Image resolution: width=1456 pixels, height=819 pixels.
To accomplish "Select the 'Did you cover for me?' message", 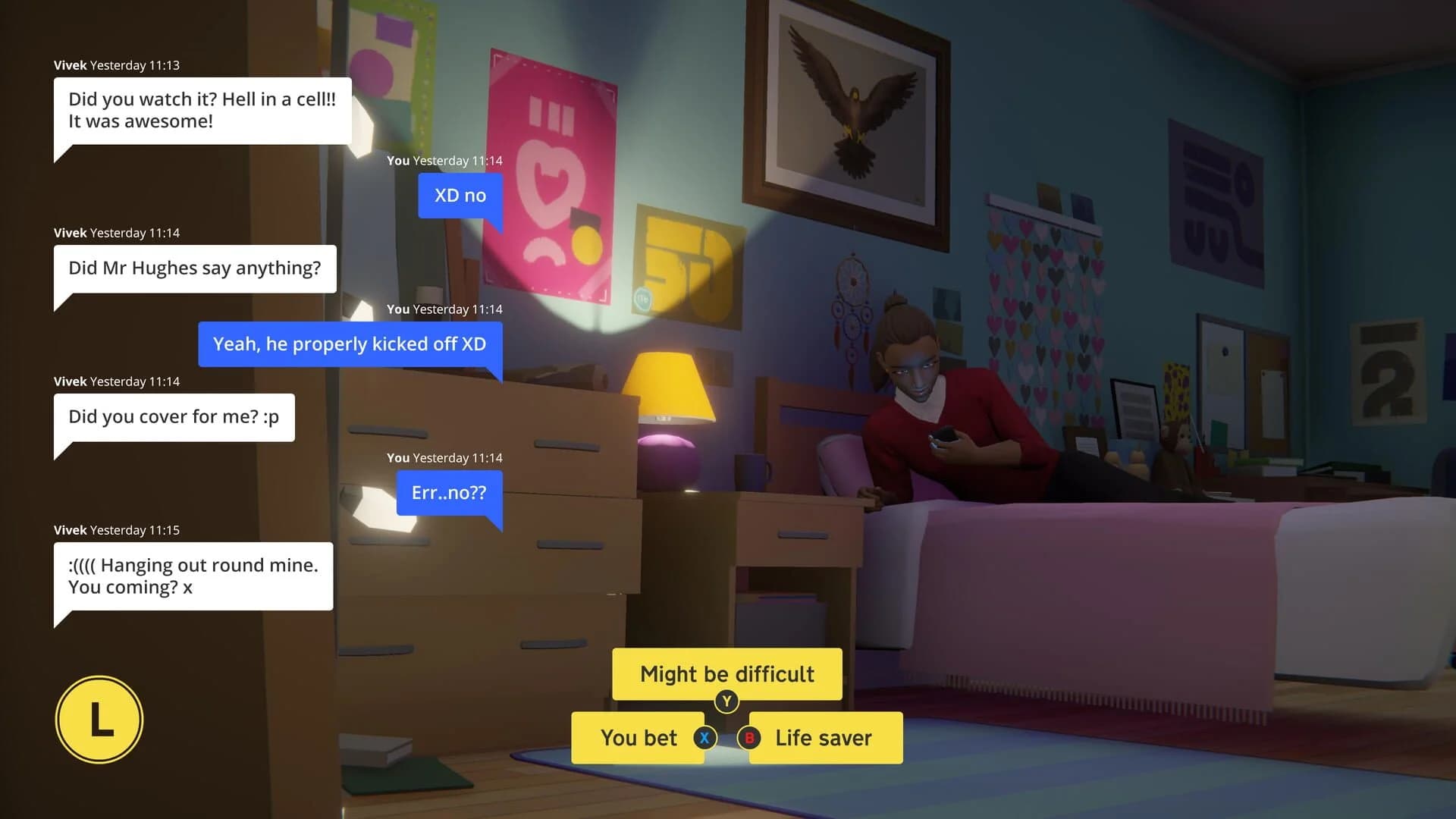I will coord(174,416).
